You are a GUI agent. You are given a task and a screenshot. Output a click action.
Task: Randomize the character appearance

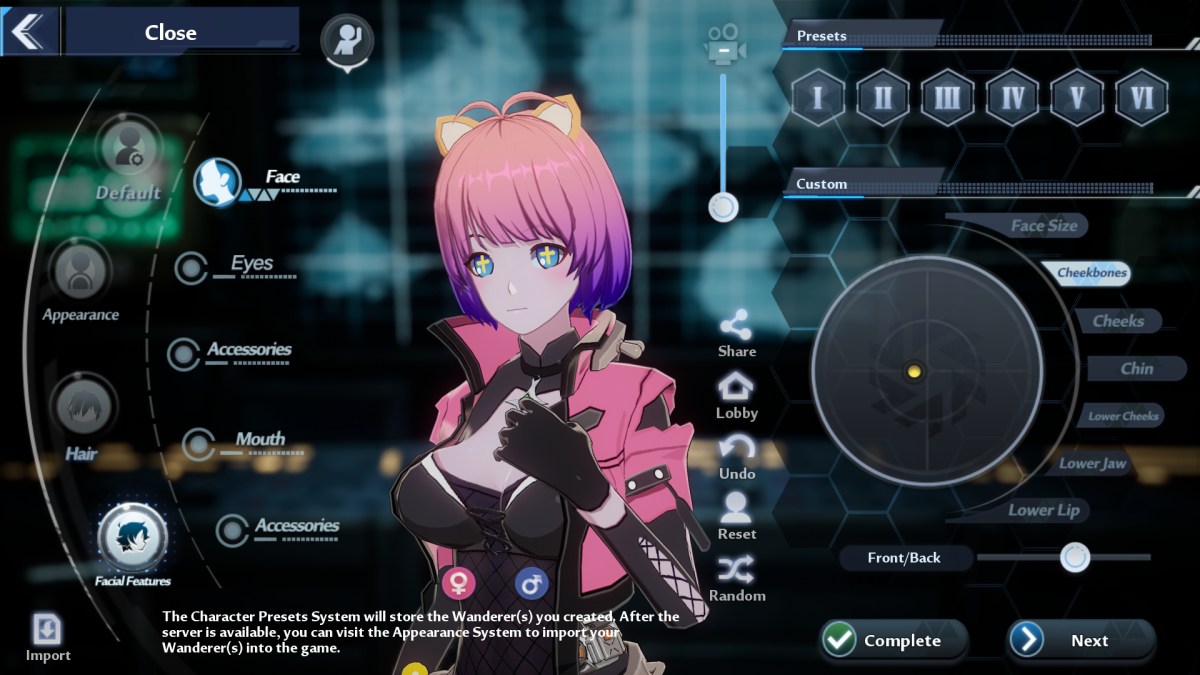(737, 579)
